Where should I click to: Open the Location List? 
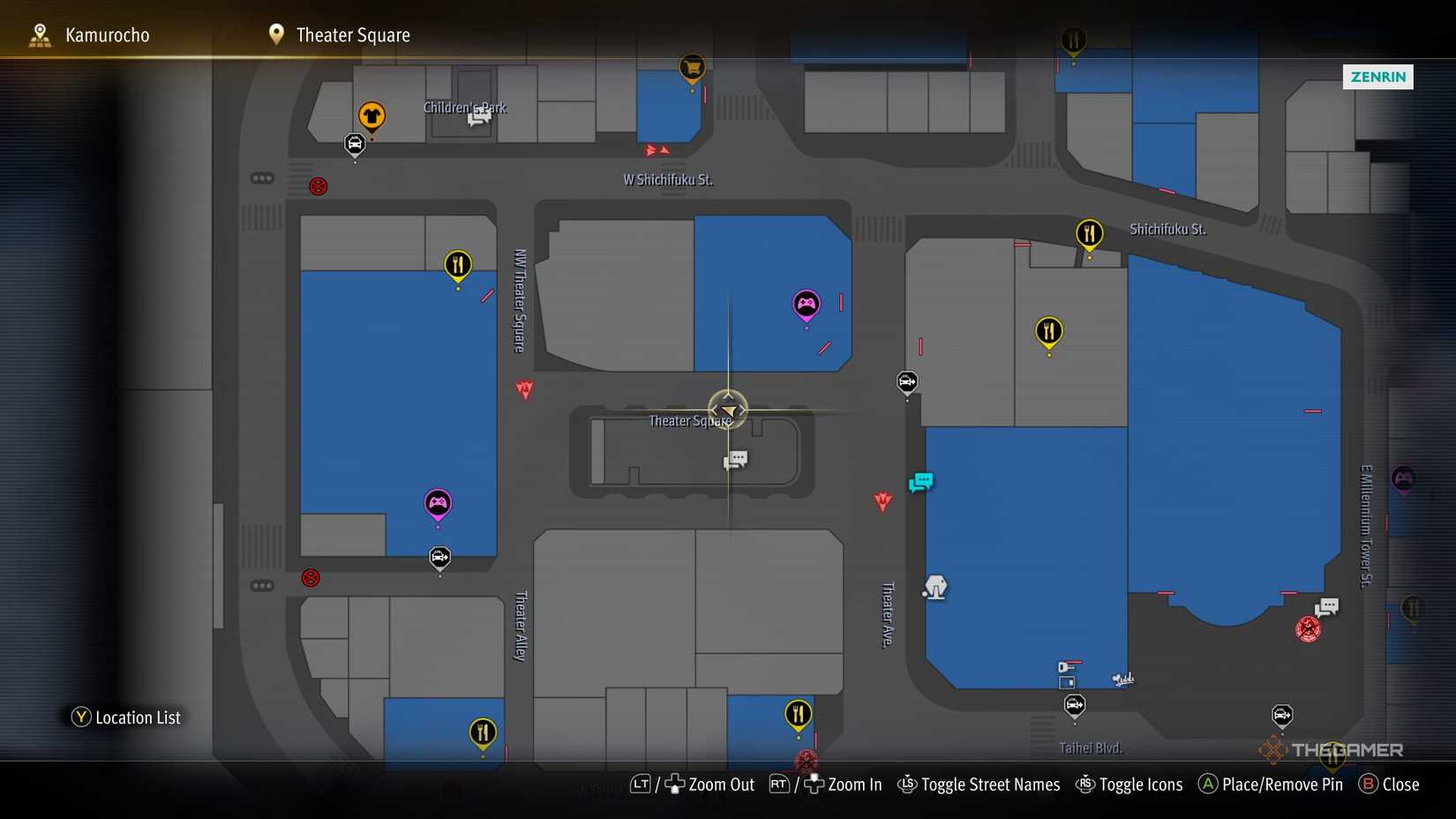126,717
